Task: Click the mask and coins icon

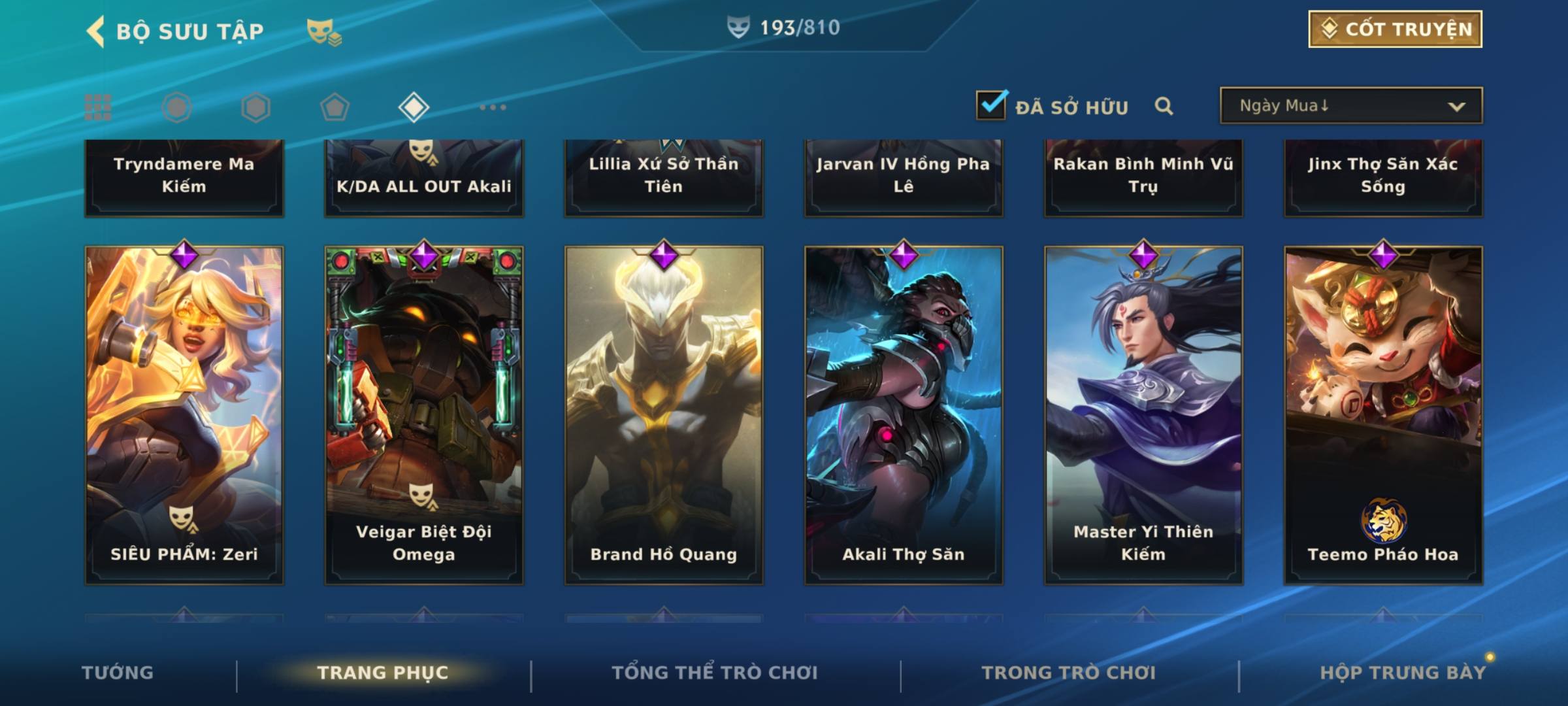Action: [324, 31]
